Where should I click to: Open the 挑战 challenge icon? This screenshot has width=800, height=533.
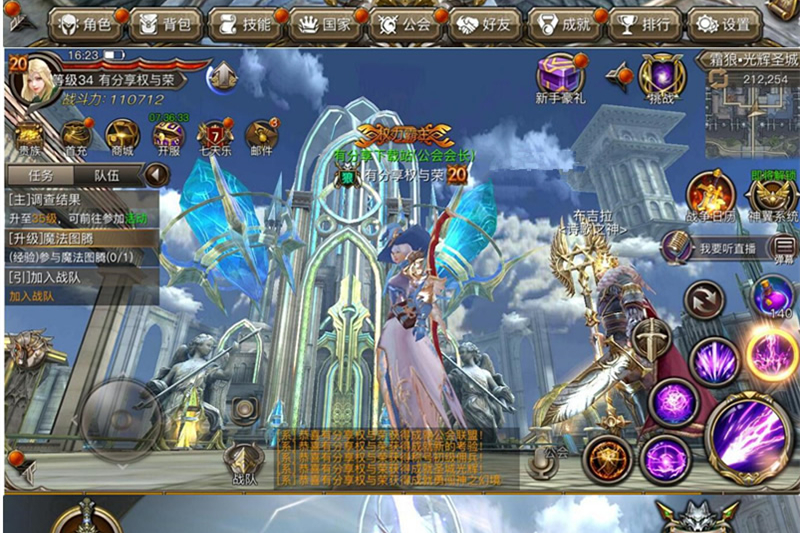(x=662, y=76)
